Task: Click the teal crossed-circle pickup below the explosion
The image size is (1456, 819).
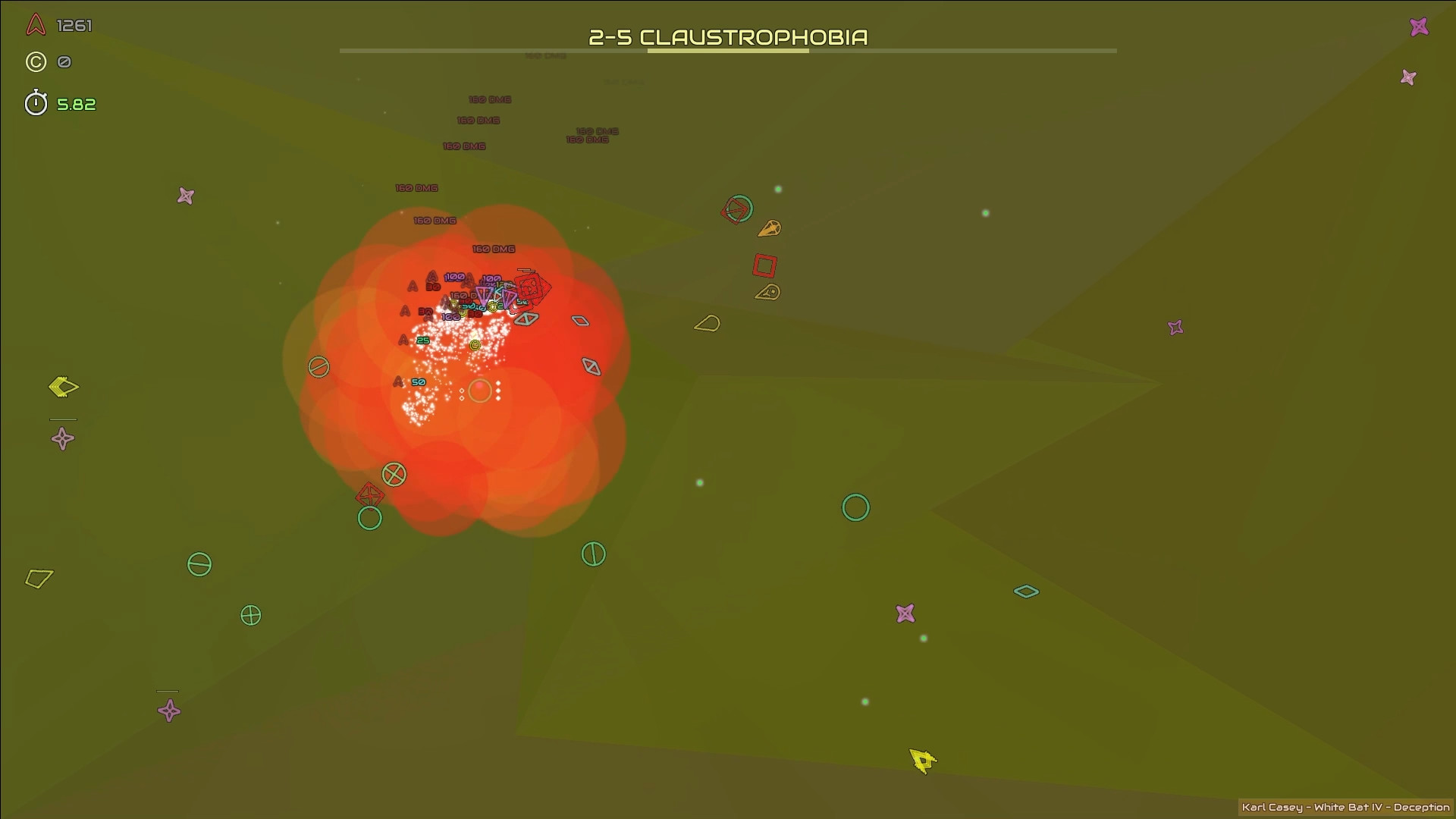Action: pyautogui.click(x=395, y=475)
